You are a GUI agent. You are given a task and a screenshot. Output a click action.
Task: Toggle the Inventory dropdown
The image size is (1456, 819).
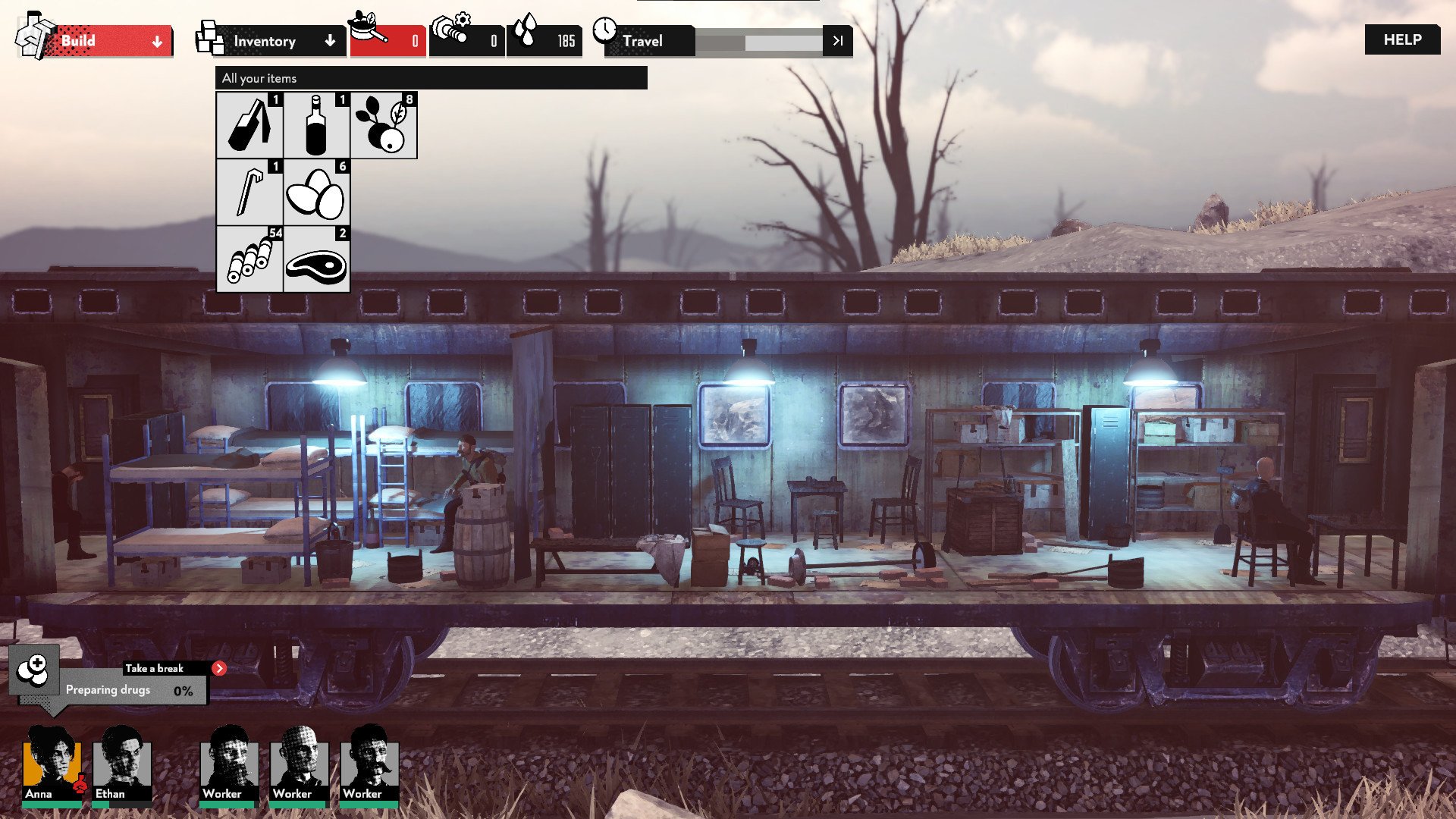point(273,41)
